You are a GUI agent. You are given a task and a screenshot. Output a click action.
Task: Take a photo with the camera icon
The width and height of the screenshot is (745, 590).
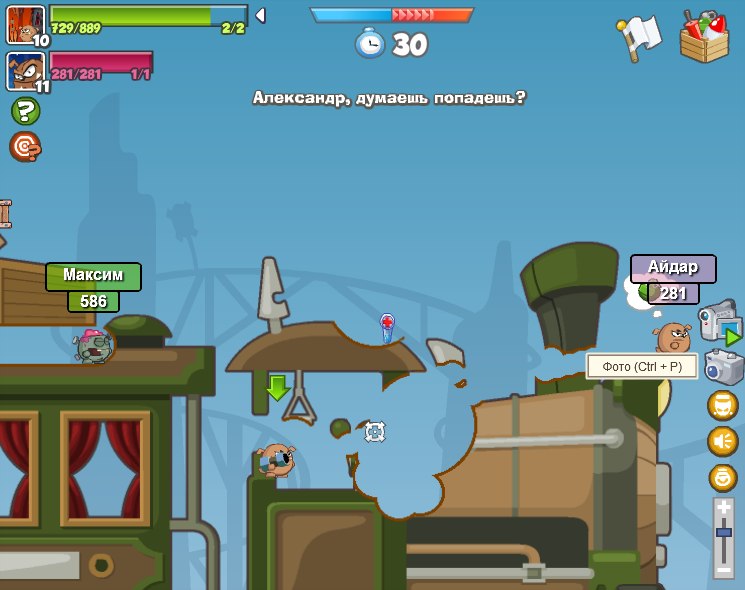(723, 367)
